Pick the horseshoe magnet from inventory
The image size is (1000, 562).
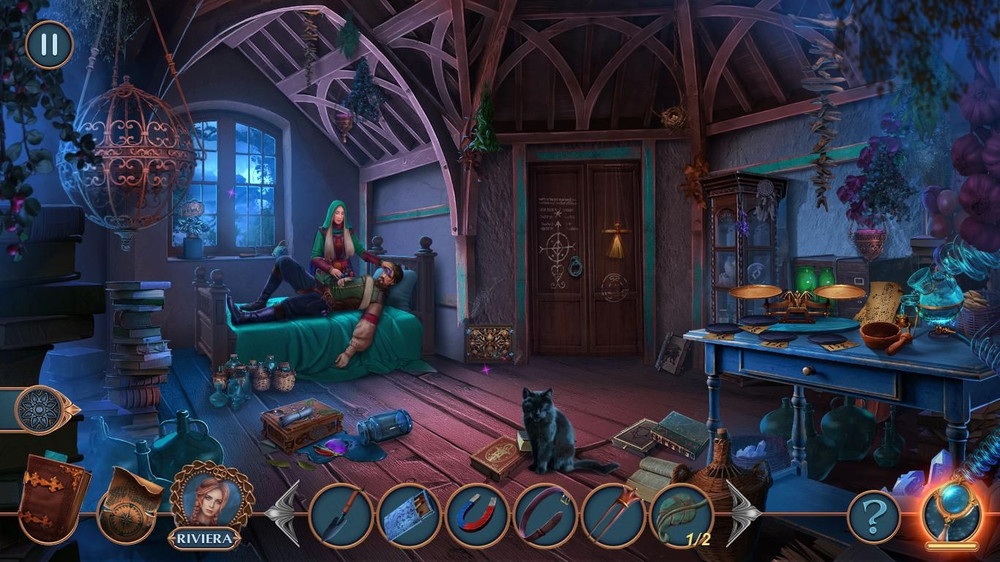click(x=477, y=514)
